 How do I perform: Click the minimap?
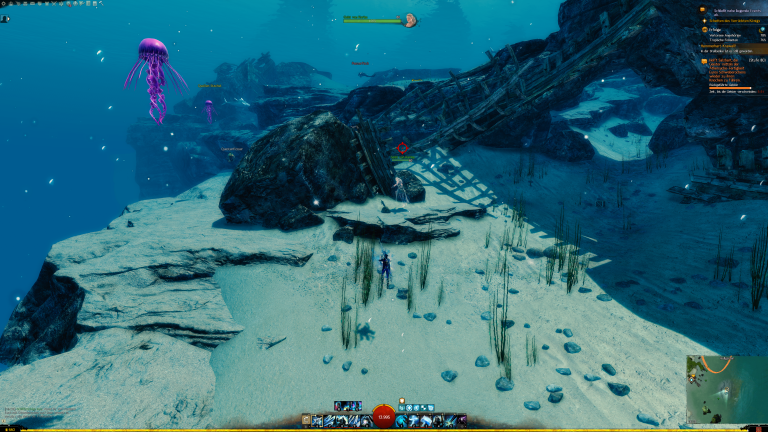pos(726,389)
